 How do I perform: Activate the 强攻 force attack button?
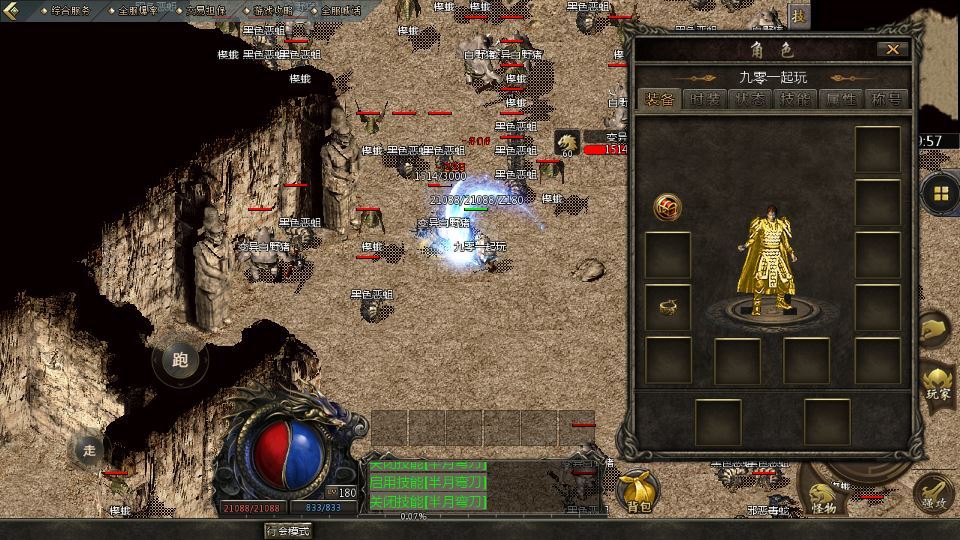tap(934, 494)
